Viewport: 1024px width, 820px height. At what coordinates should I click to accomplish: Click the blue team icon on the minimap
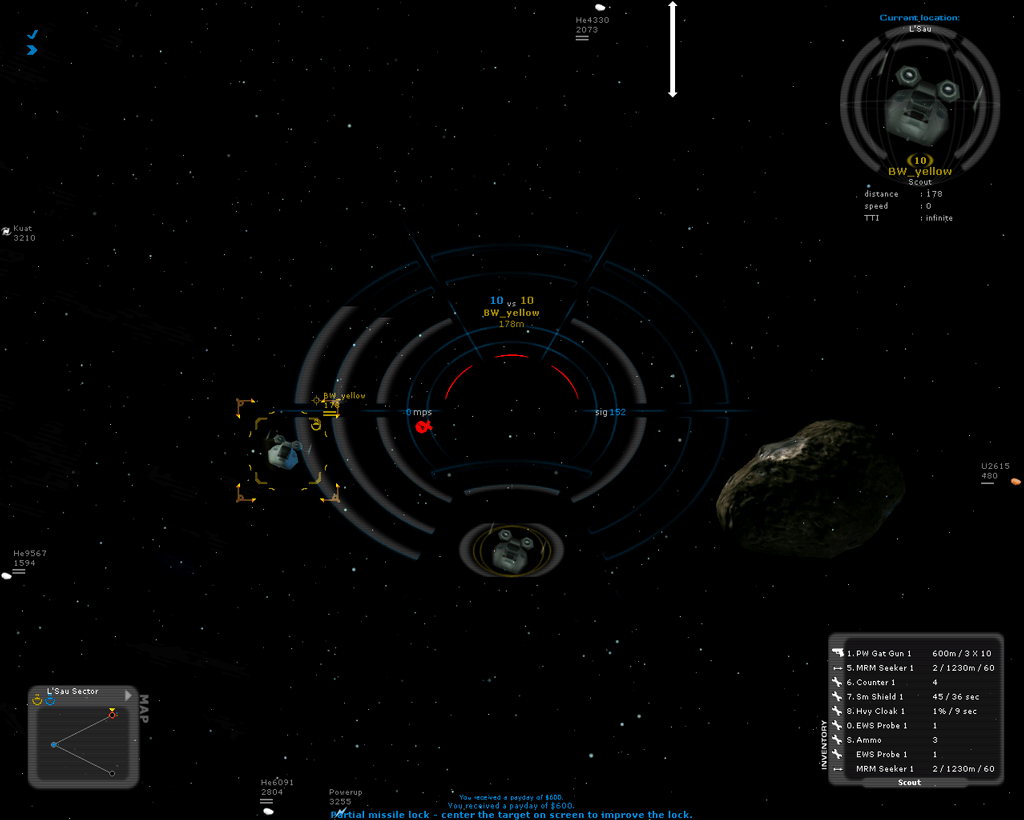50,701
